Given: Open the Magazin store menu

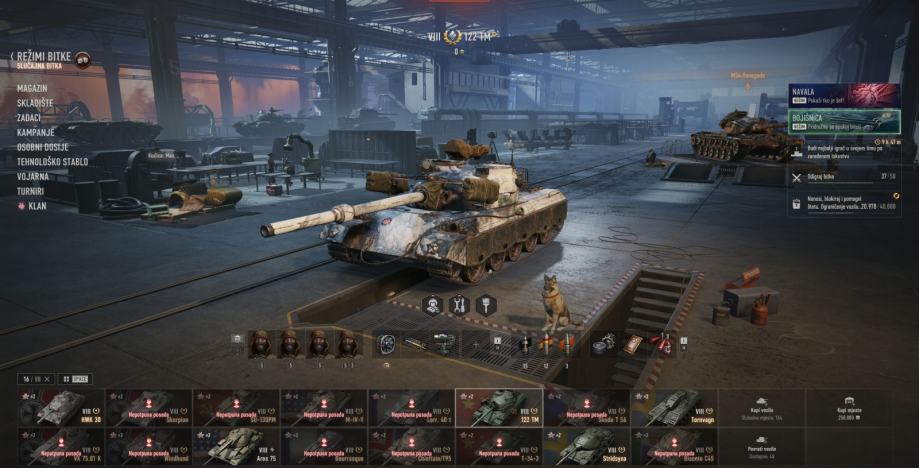Looking at the screenshot, I should click(x=32, y=89).
